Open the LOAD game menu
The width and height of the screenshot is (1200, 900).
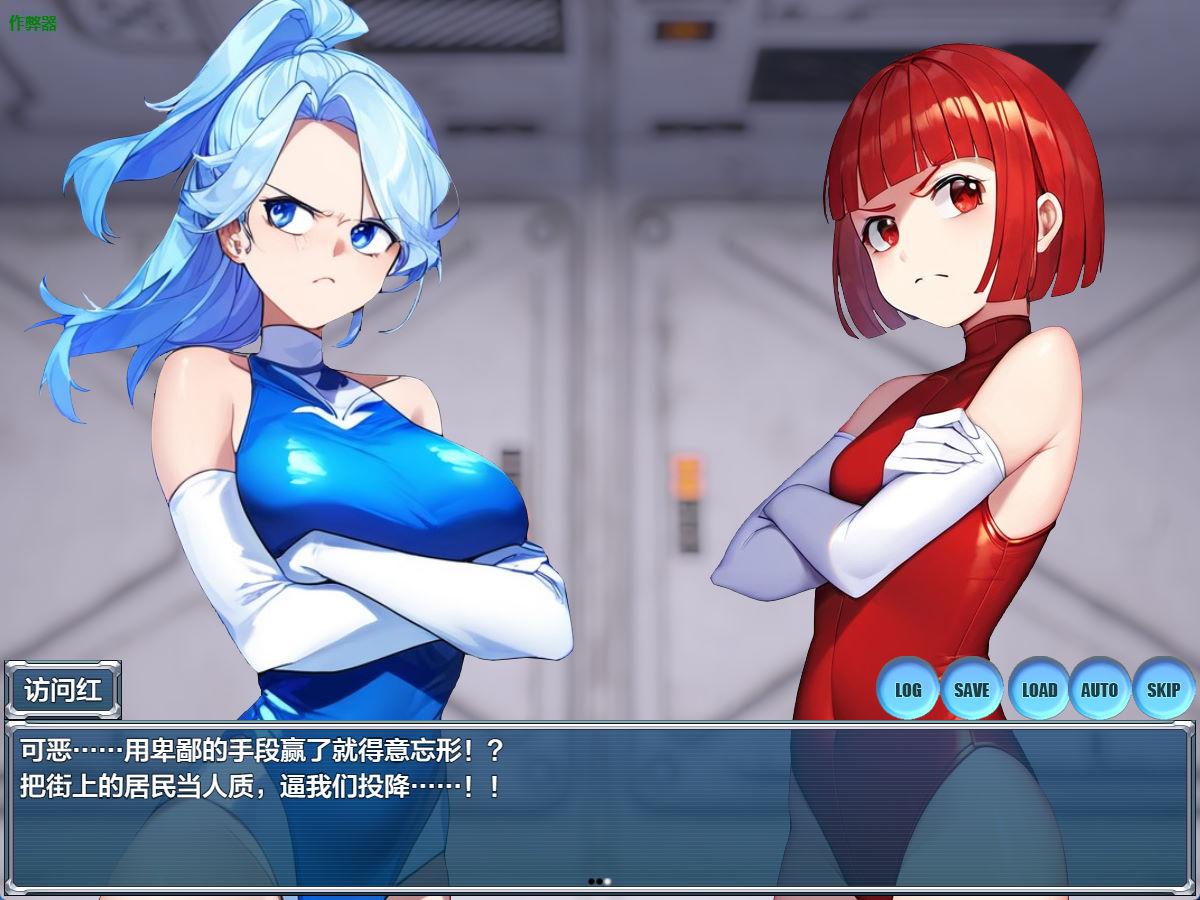(1039, 689)
